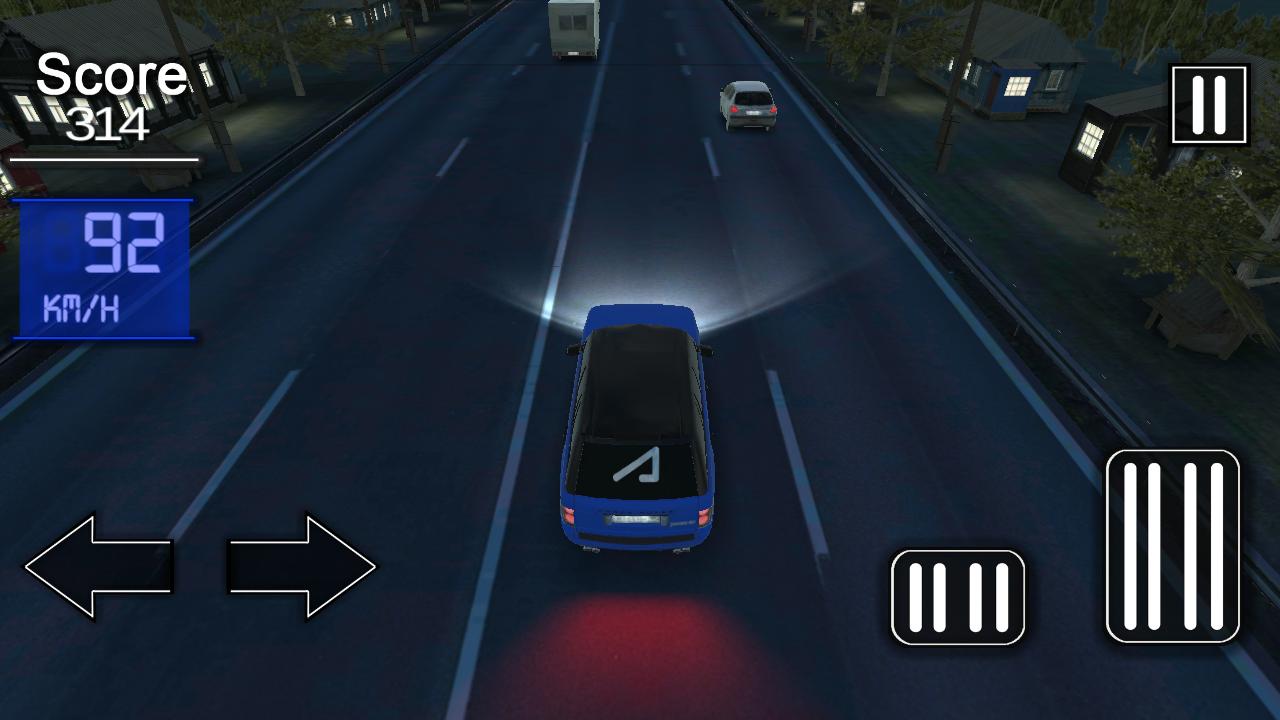
Task: Click the score value 314
Action: point(110,125)
